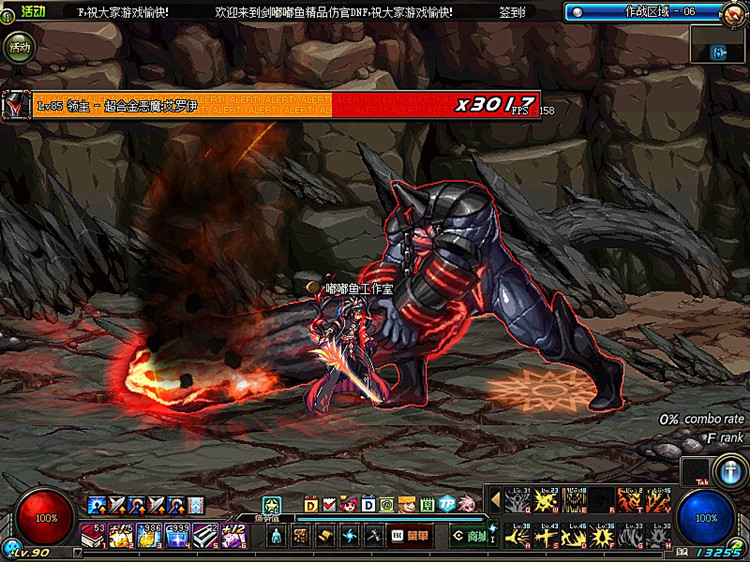This screenshot has width=750, height=562.
Task: Trigger the orange flame skill on the T key
Action: pyautogui.click(x=631, y=499)
